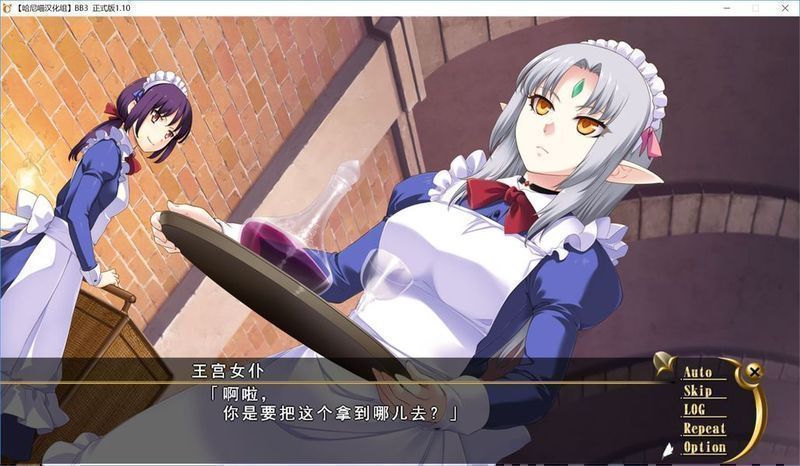Open the dialogue LOG

tap(694, 410)
